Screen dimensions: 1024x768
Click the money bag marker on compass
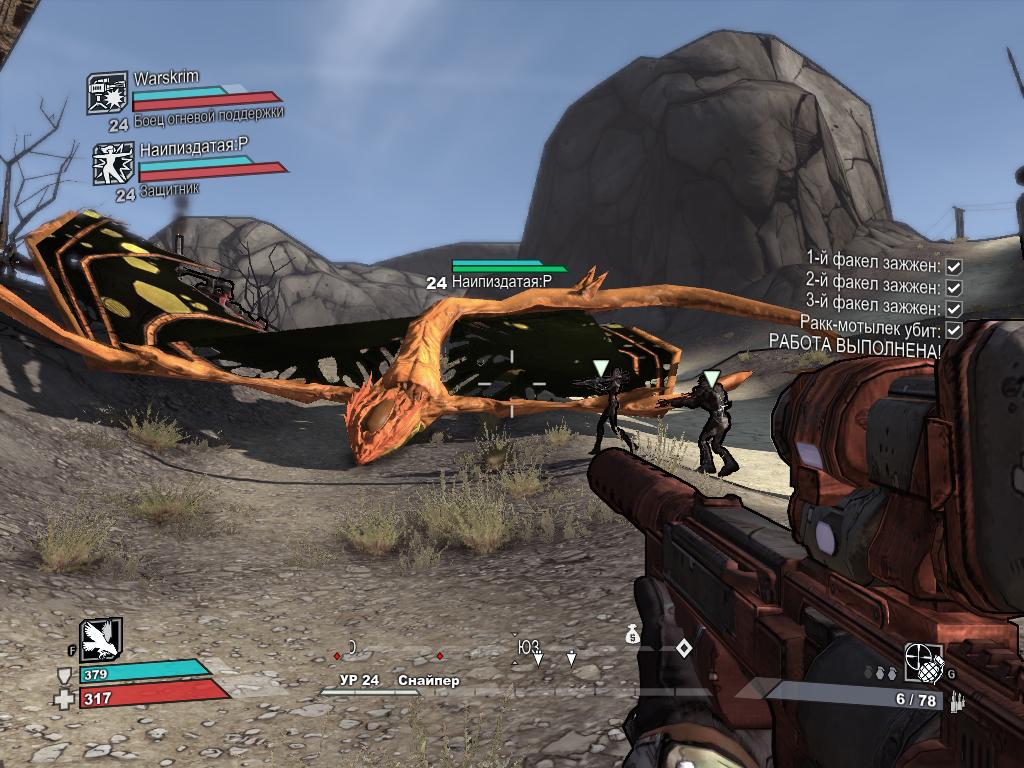coord(633,635)
